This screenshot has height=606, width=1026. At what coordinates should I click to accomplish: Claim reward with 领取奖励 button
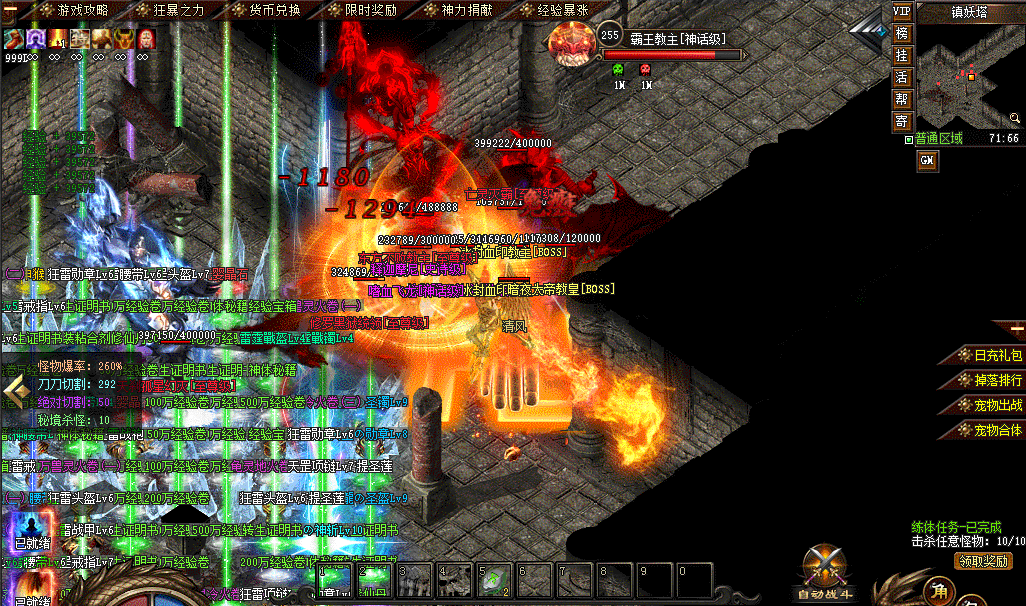point(983,560)
